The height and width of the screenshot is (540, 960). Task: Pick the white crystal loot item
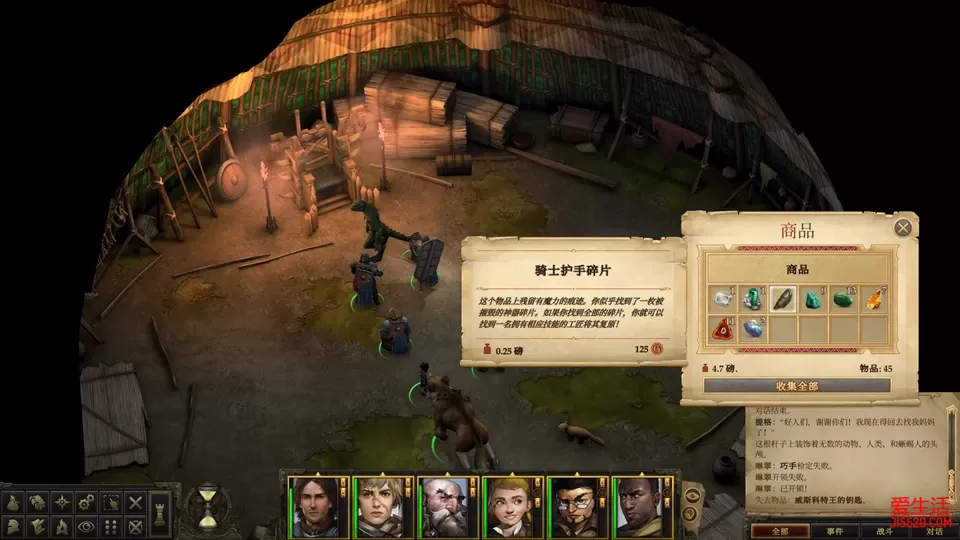point(722,299)
